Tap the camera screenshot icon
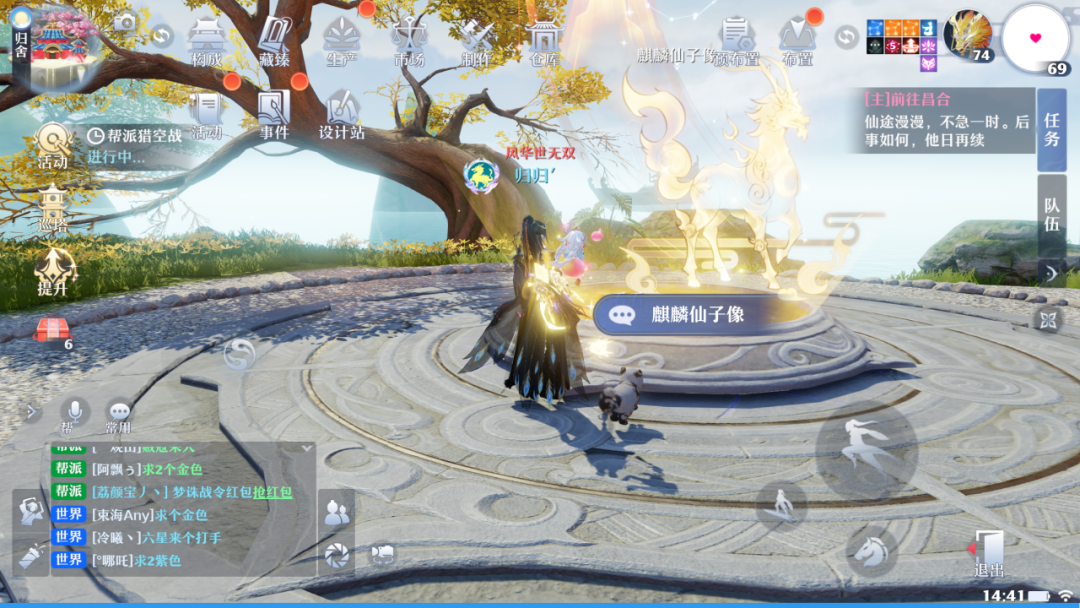This screenshot has width=1080, height=608. (x=124, y=23)
